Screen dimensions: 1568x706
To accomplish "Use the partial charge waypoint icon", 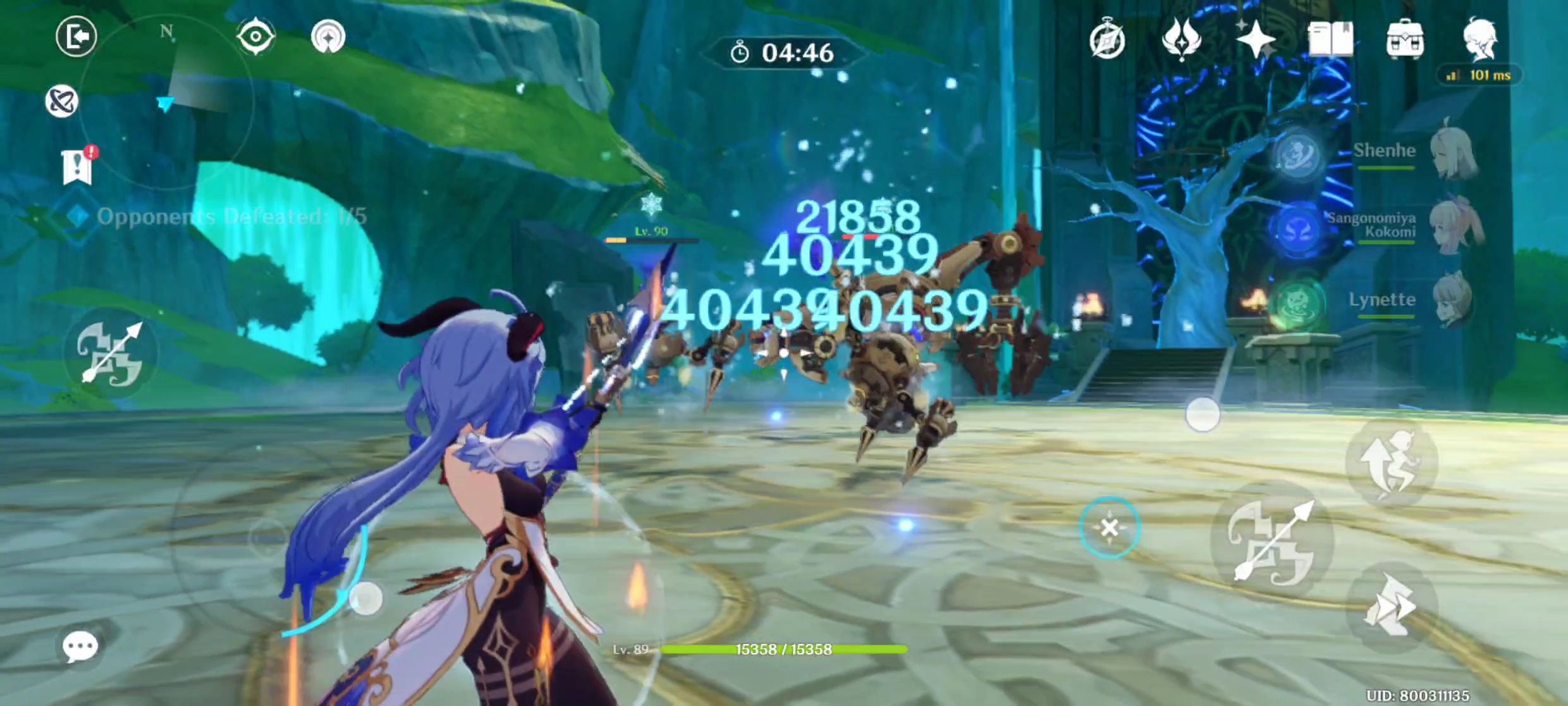I will click(x=329, y=37).
